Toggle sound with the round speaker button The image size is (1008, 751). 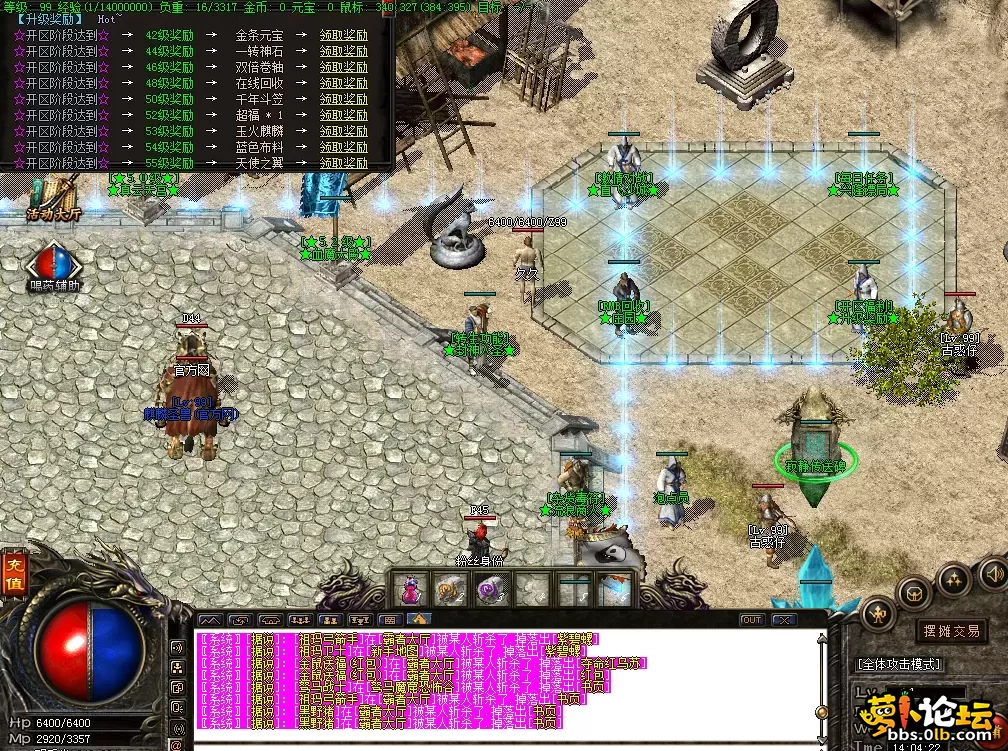[x=994, y=573]
